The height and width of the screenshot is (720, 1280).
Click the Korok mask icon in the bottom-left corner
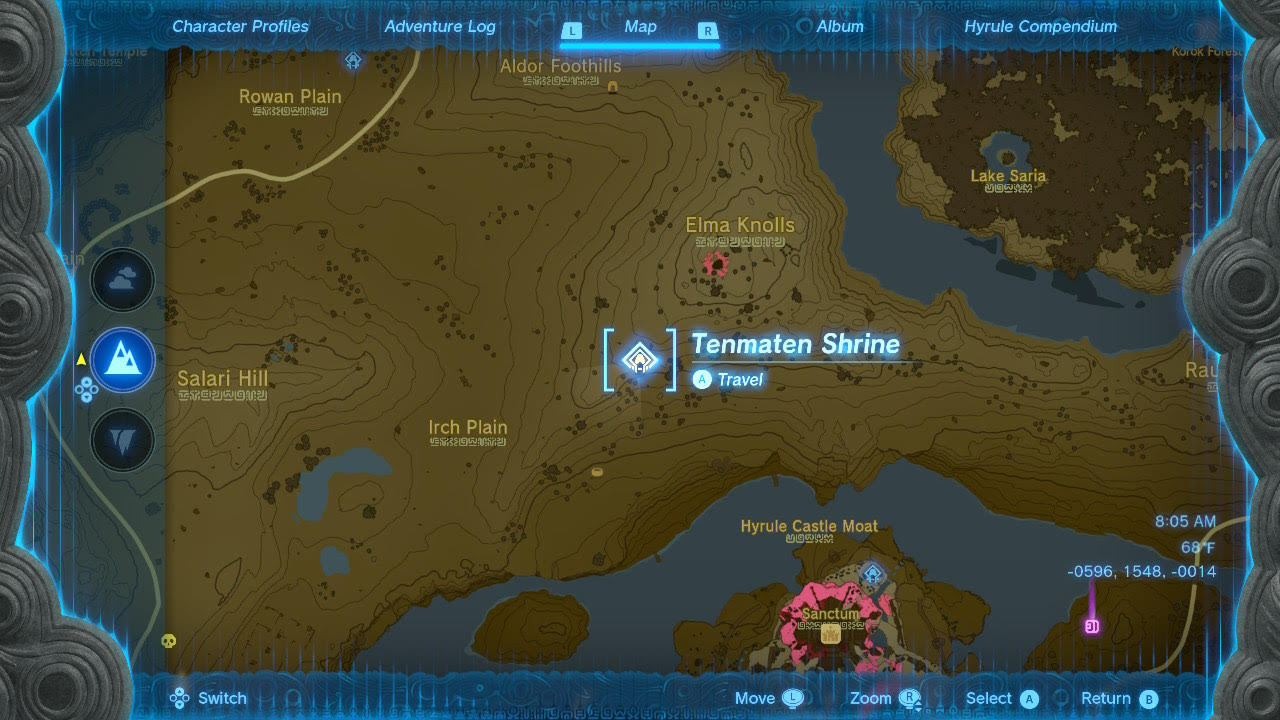point(170,642)
